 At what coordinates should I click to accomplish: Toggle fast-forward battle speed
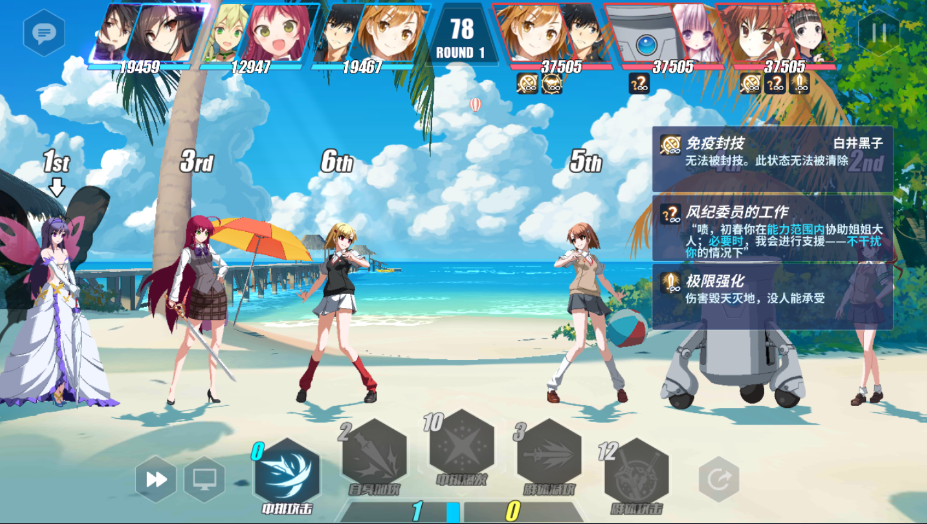coord(157,480)
